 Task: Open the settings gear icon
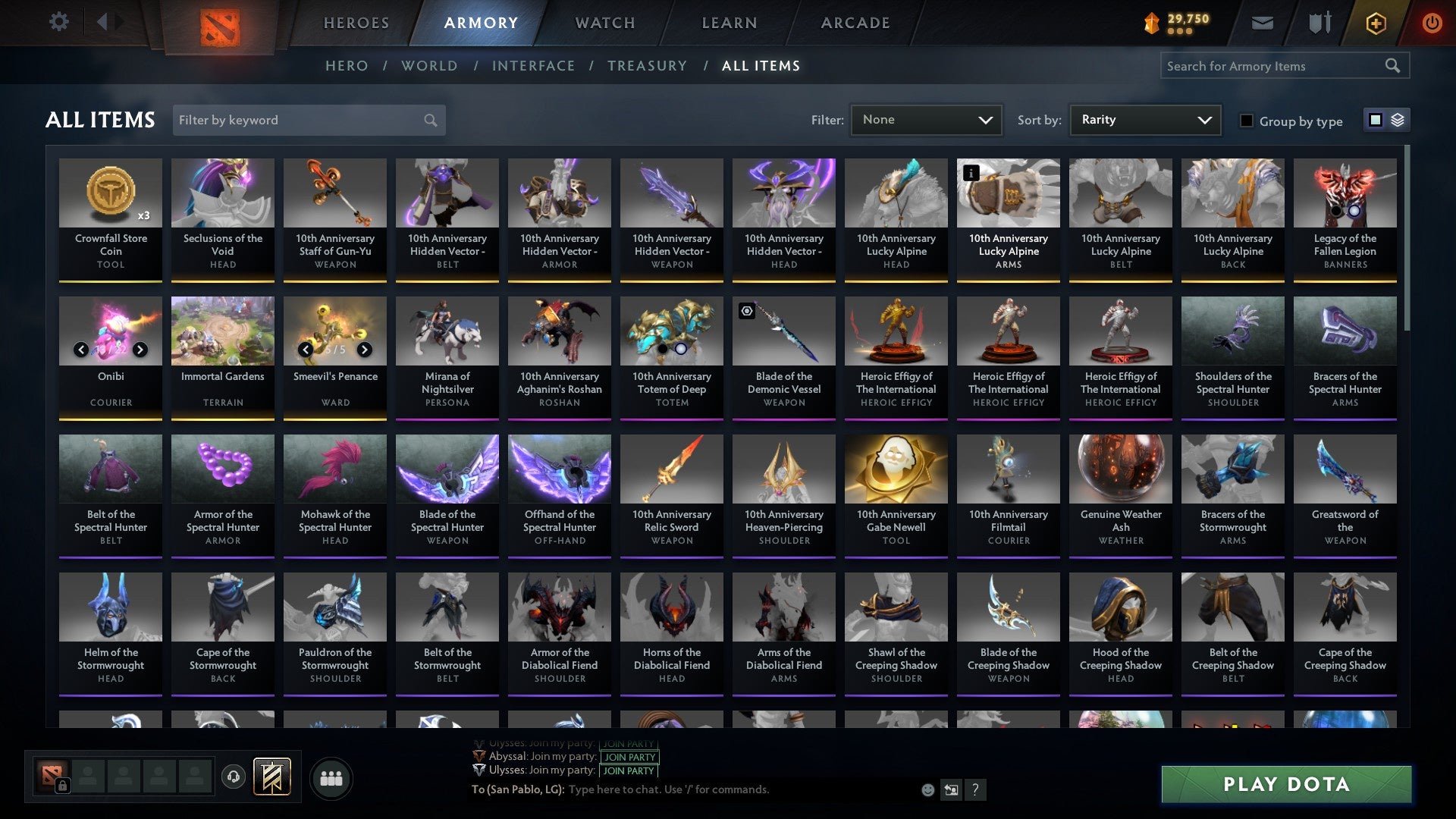(x=58, y=22)
